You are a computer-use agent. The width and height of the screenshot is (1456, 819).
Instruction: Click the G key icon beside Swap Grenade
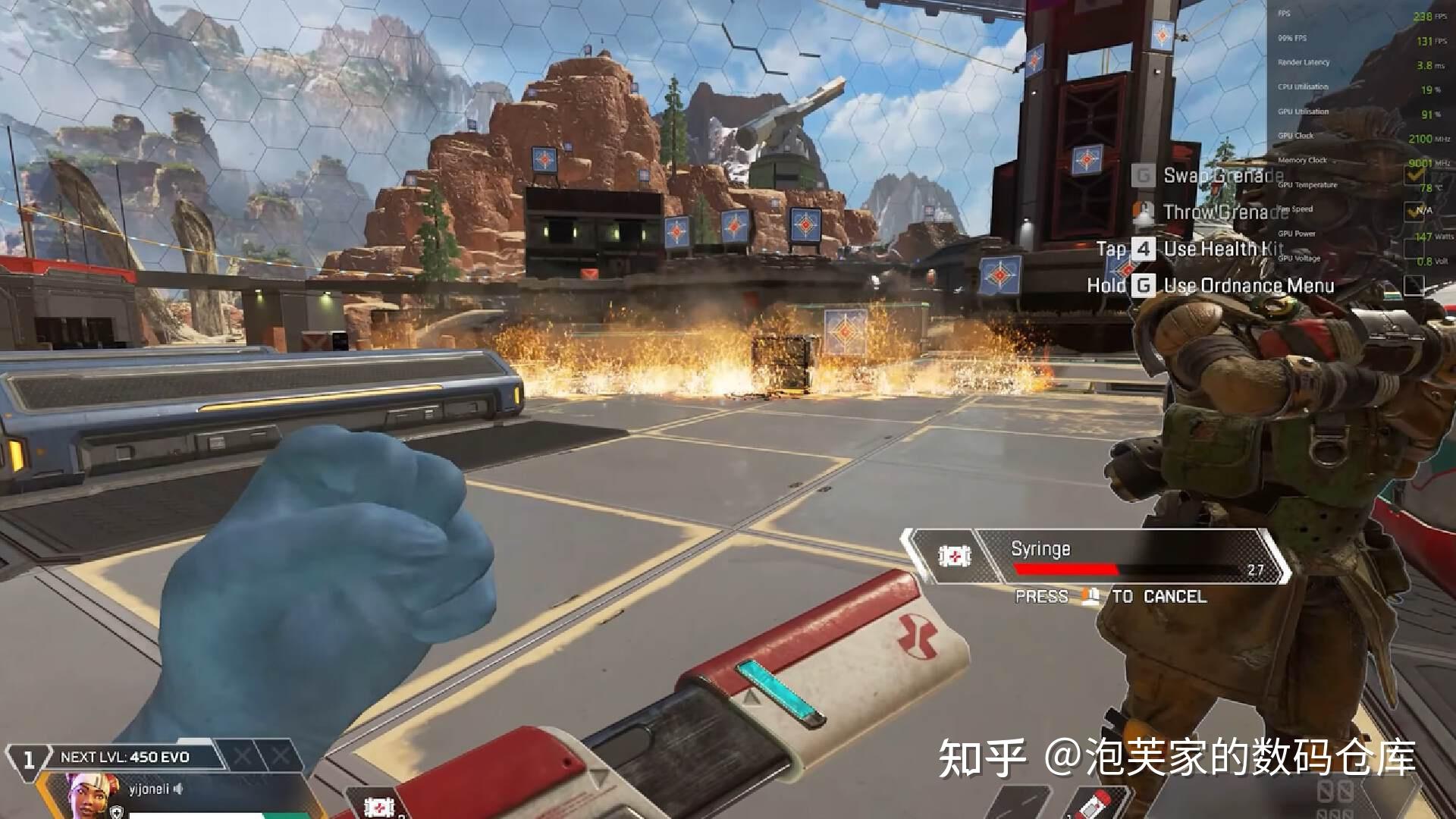[1143, 174]
